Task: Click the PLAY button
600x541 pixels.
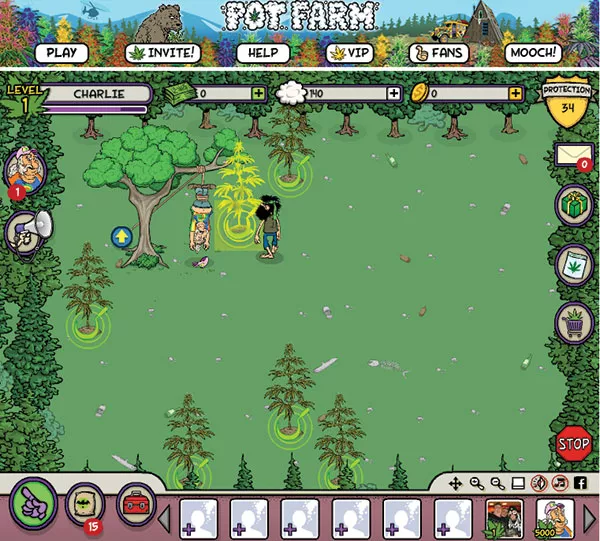Action: click(x=62, y=53)
